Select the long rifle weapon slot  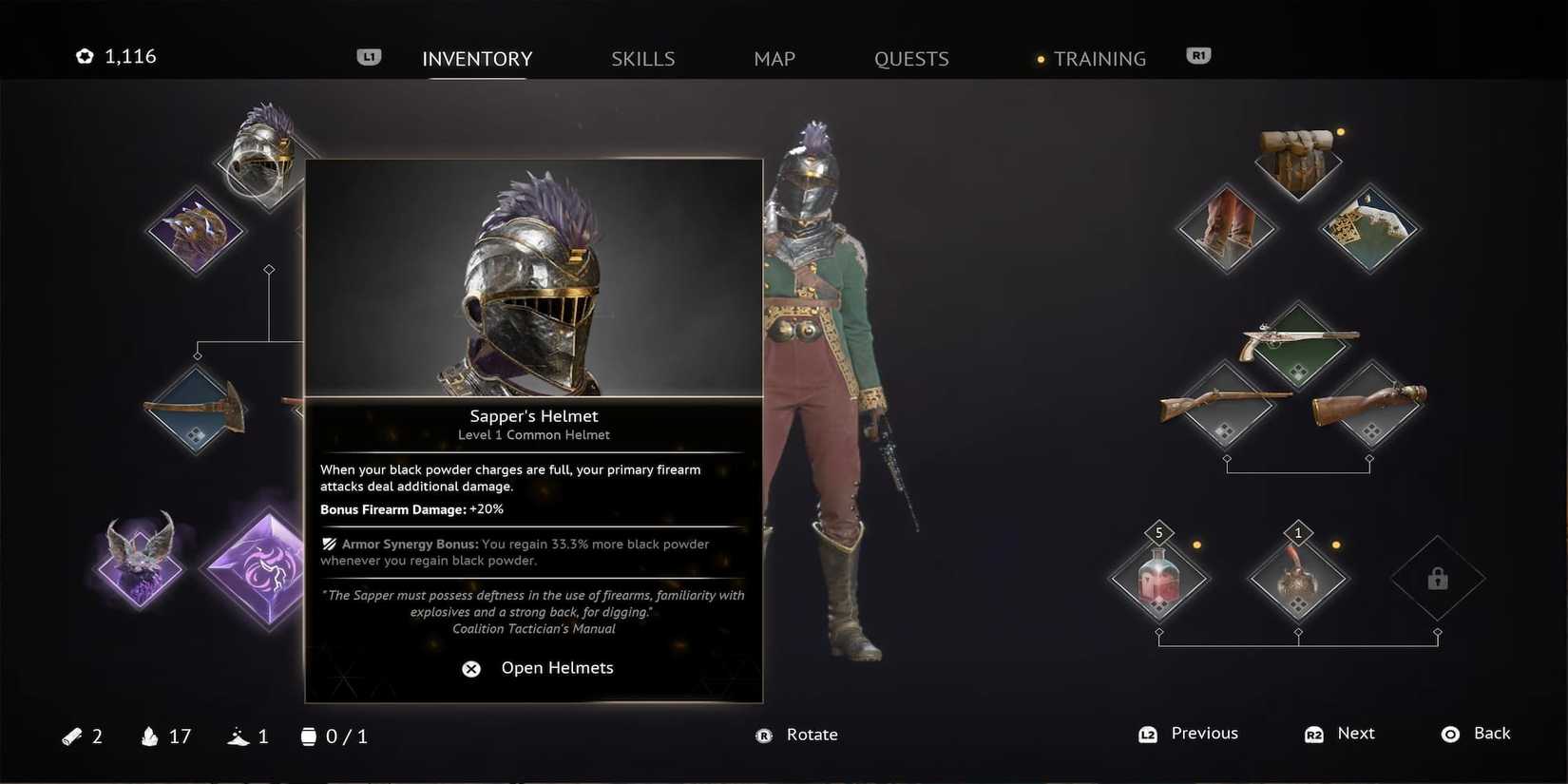1226,409
